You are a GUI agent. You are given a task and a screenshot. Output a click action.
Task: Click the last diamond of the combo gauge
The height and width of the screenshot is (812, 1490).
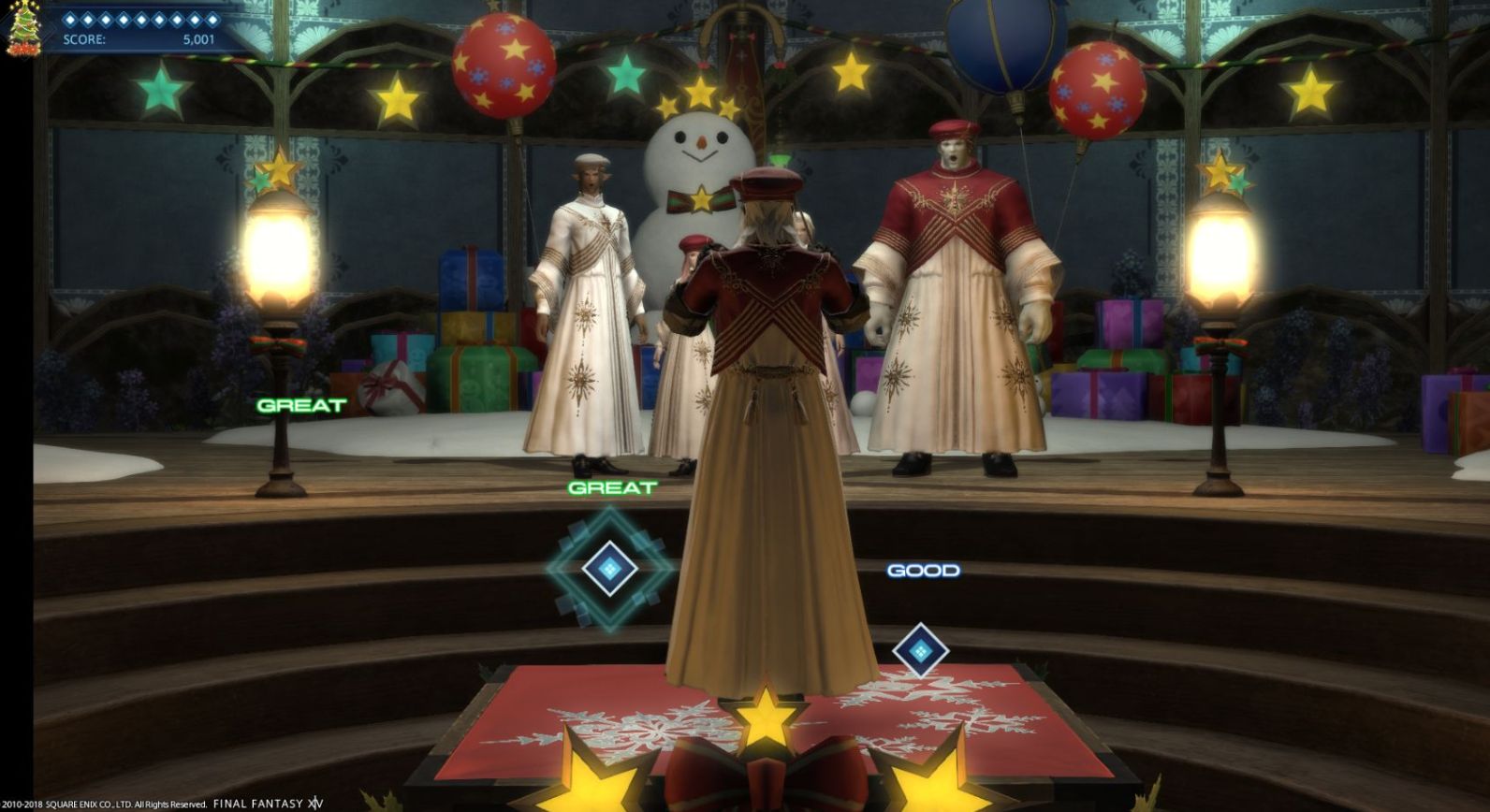(212, 19)
